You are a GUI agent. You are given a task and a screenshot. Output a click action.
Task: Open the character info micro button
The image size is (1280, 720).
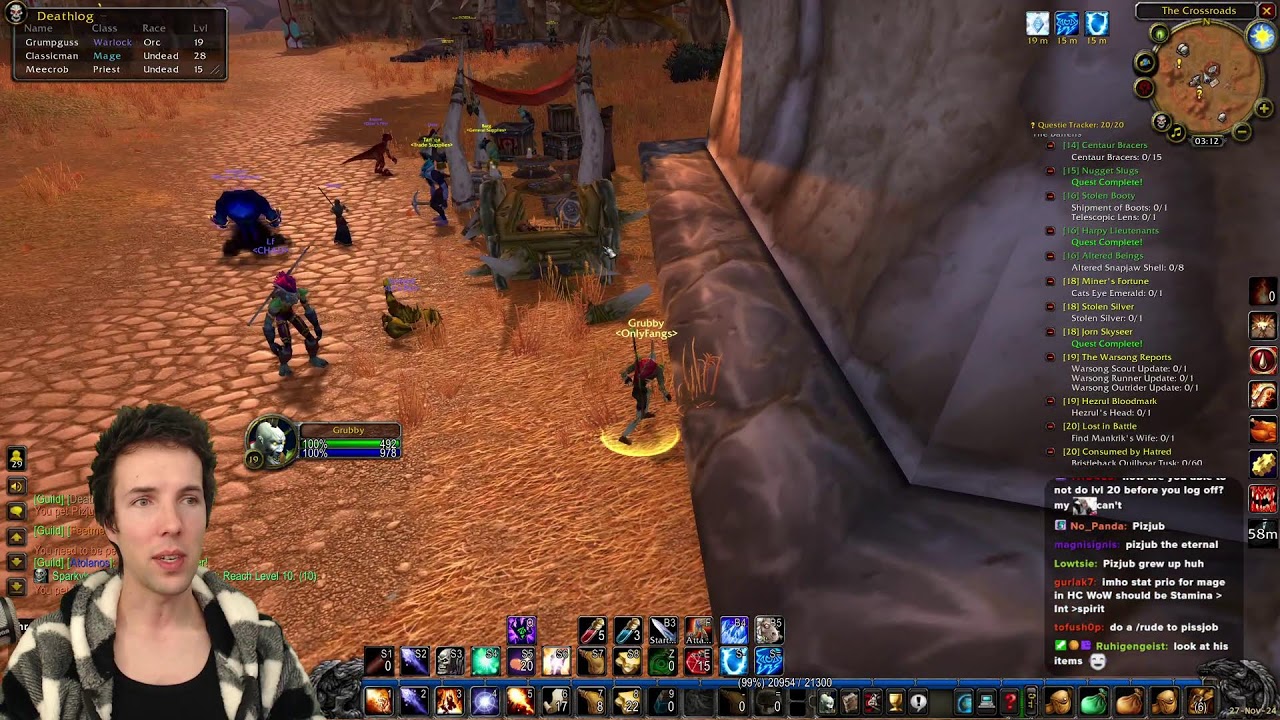[x=827, y=702]
